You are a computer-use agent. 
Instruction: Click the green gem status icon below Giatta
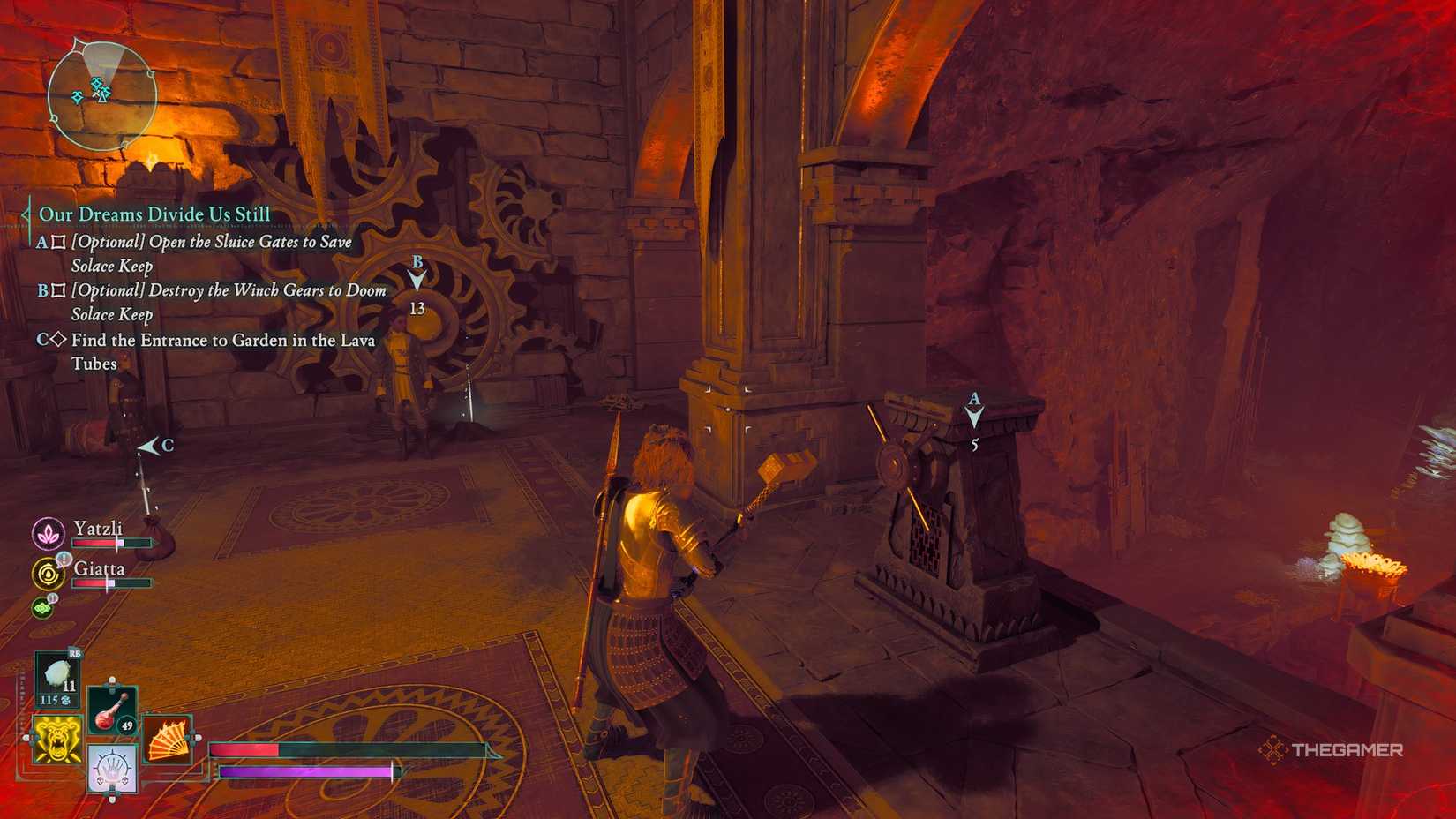pos(42,609)
